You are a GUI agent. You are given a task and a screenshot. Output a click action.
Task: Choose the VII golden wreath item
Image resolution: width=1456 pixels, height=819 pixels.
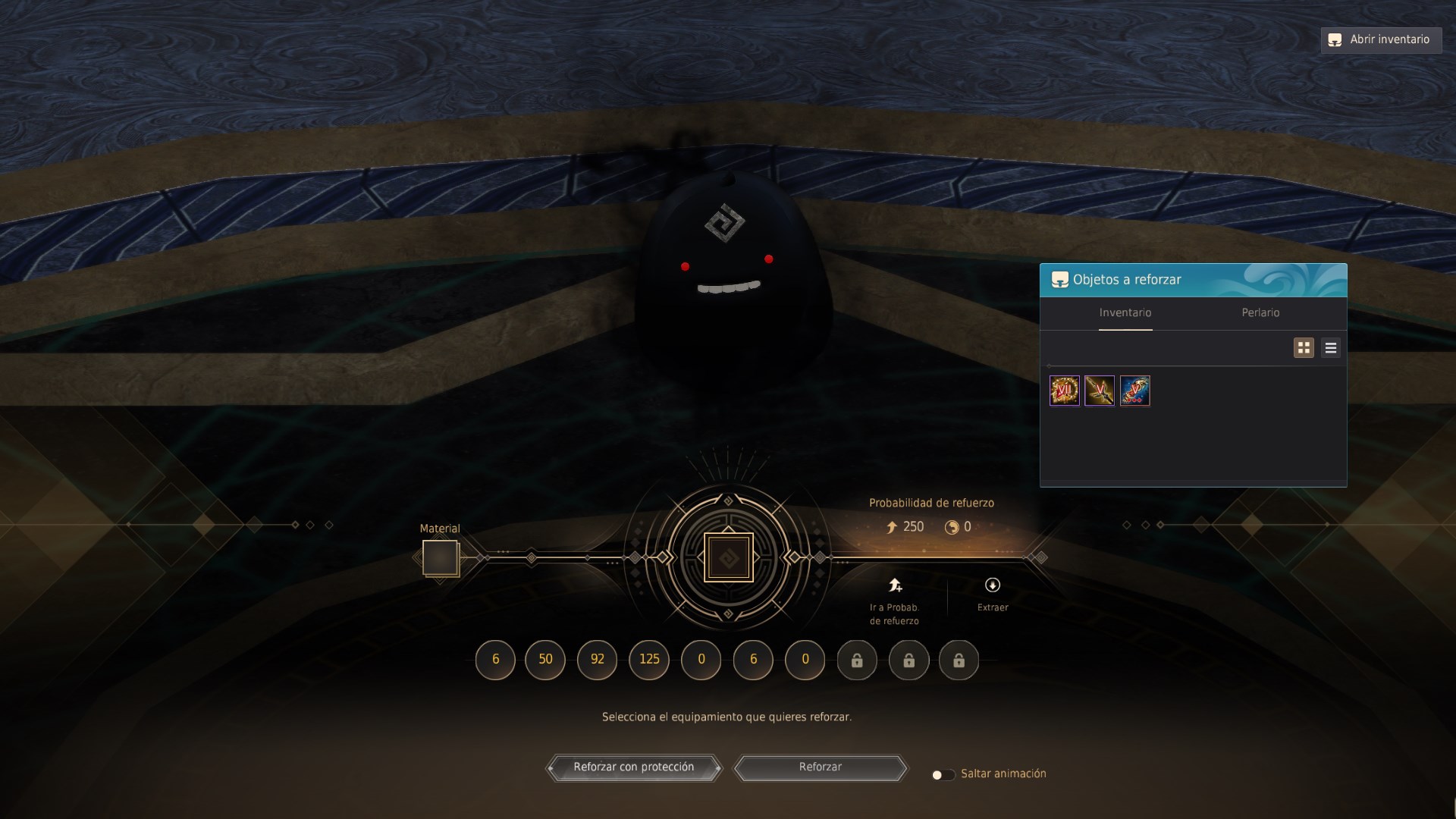pyautogui.click(x=1064, y=391)
